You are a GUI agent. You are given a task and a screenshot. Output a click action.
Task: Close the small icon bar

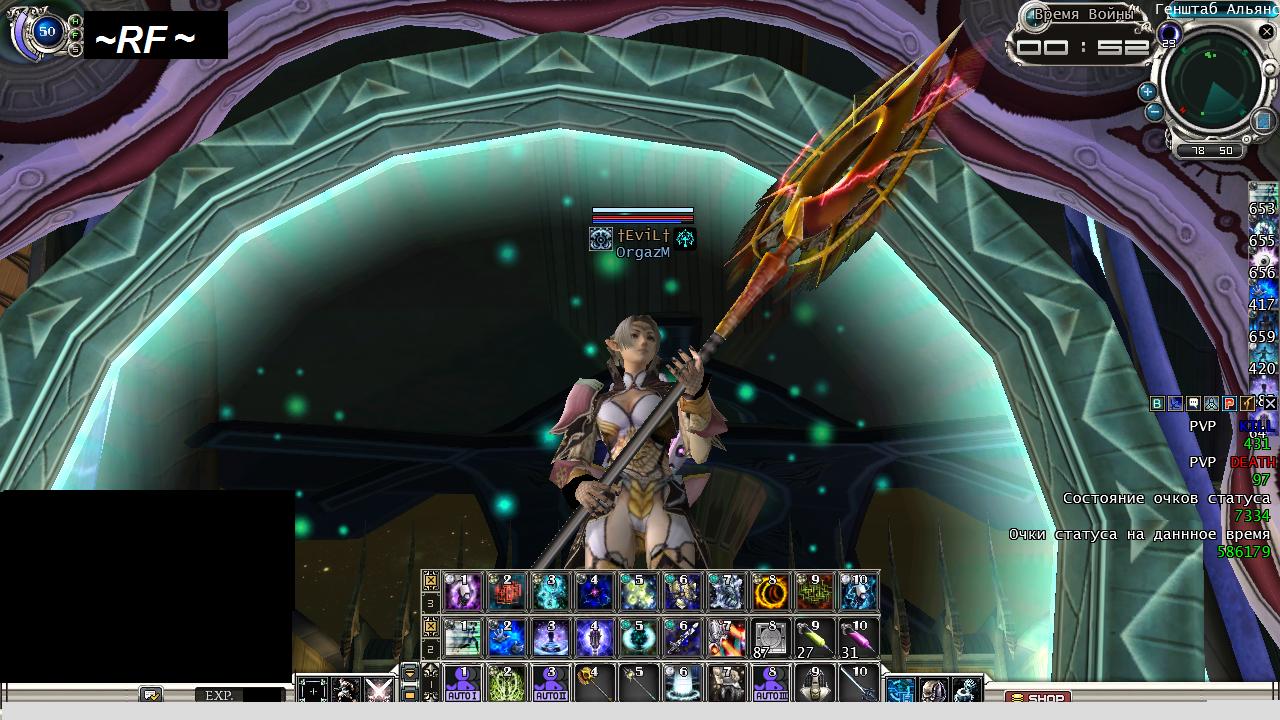(x=1268, y=404)
